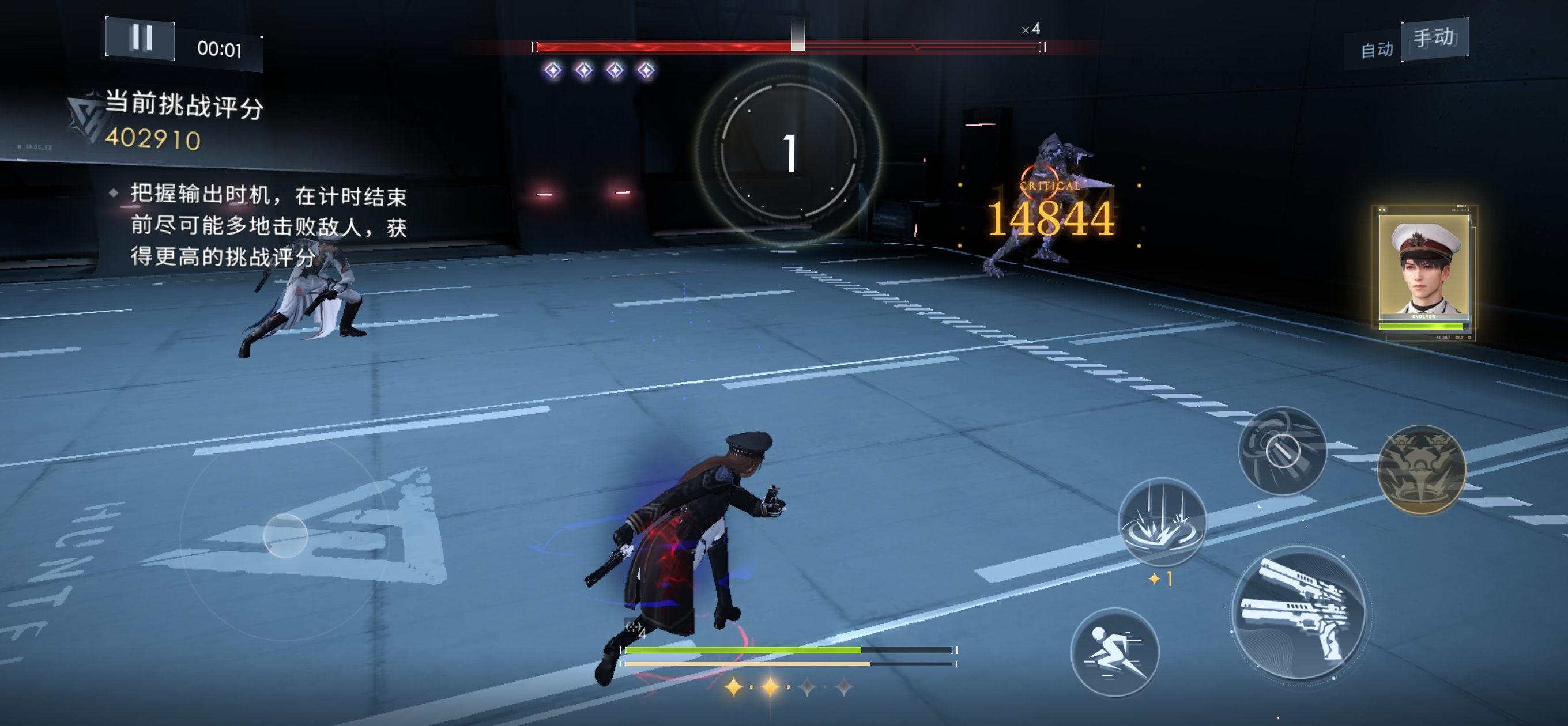Switch to 自动 auto combat mode

click(1376, 50)
